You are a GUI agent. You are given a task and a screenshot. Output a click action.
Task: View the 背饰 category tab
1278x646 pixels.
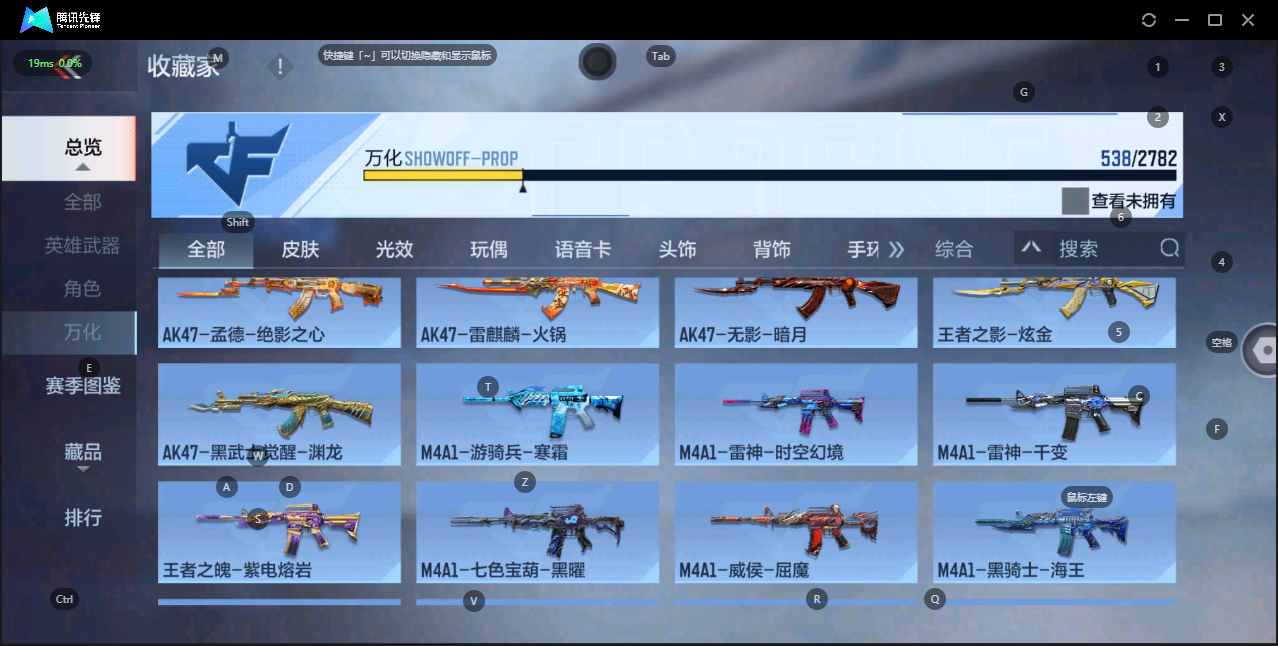[772, 249]
